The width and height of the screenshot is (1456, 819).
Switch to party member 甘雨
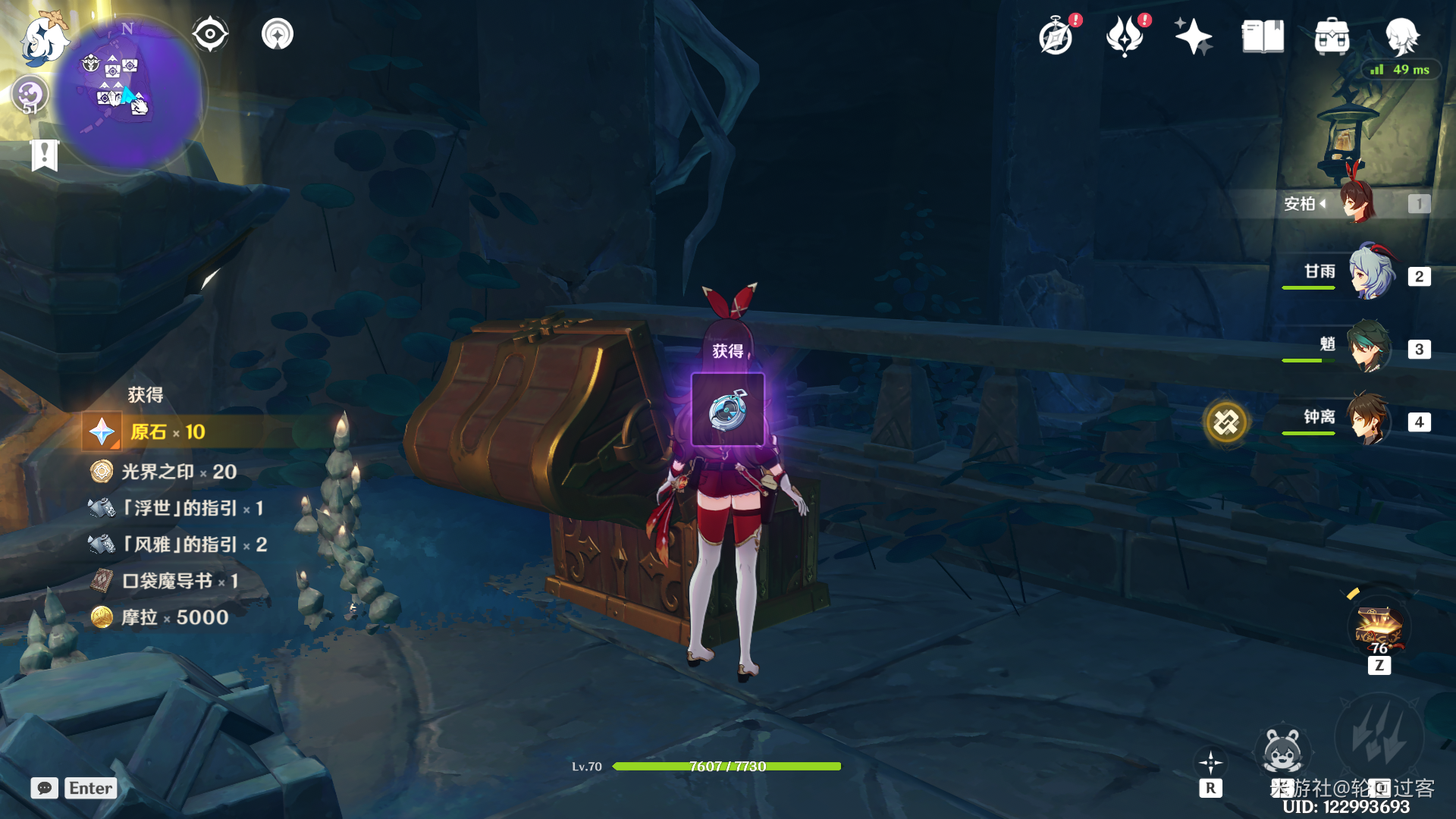click(x=1371, y=273)
